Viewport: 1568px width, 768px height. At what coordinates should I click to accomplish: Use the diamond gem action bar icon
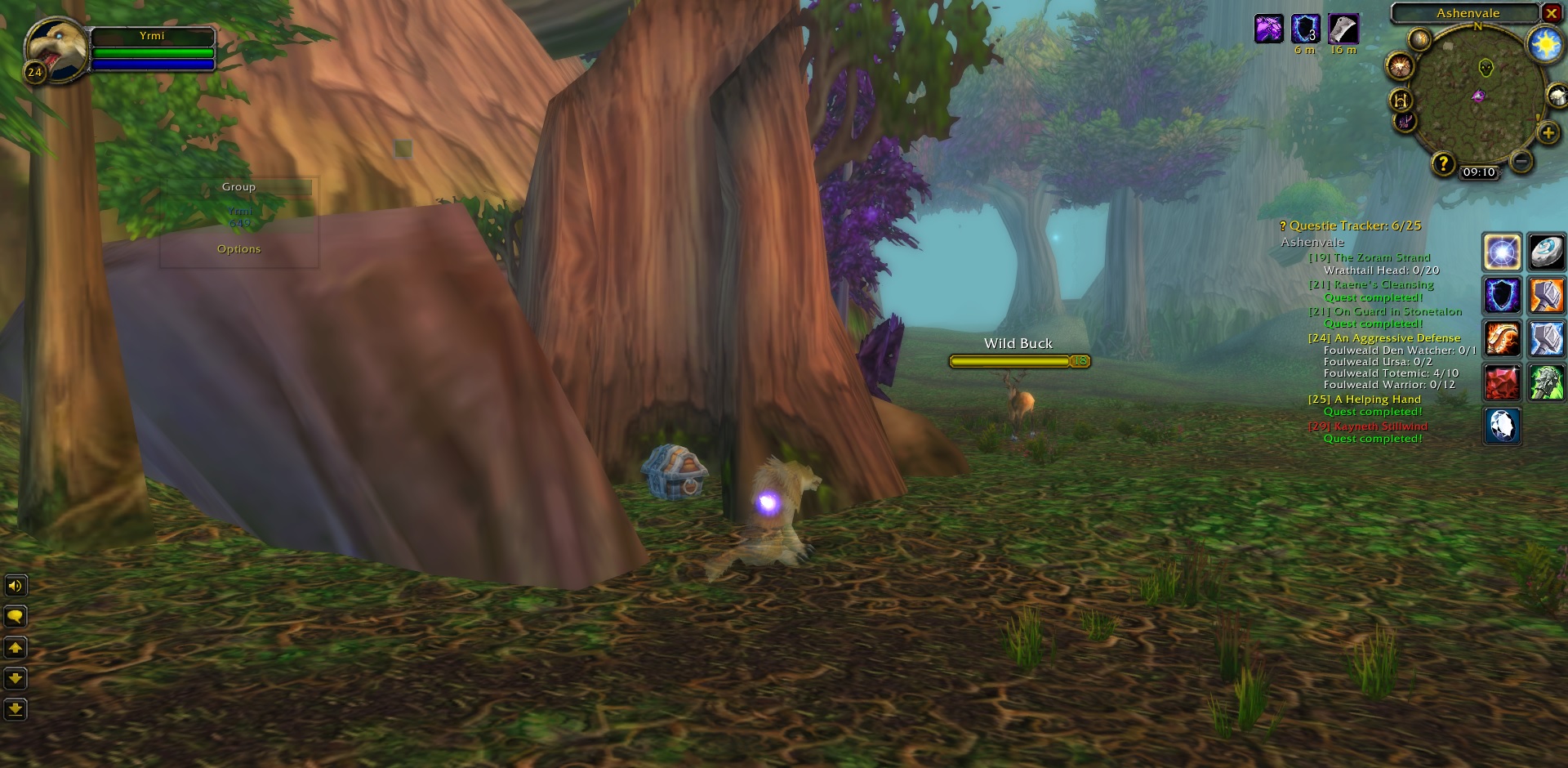click(x=1503, y=425)
